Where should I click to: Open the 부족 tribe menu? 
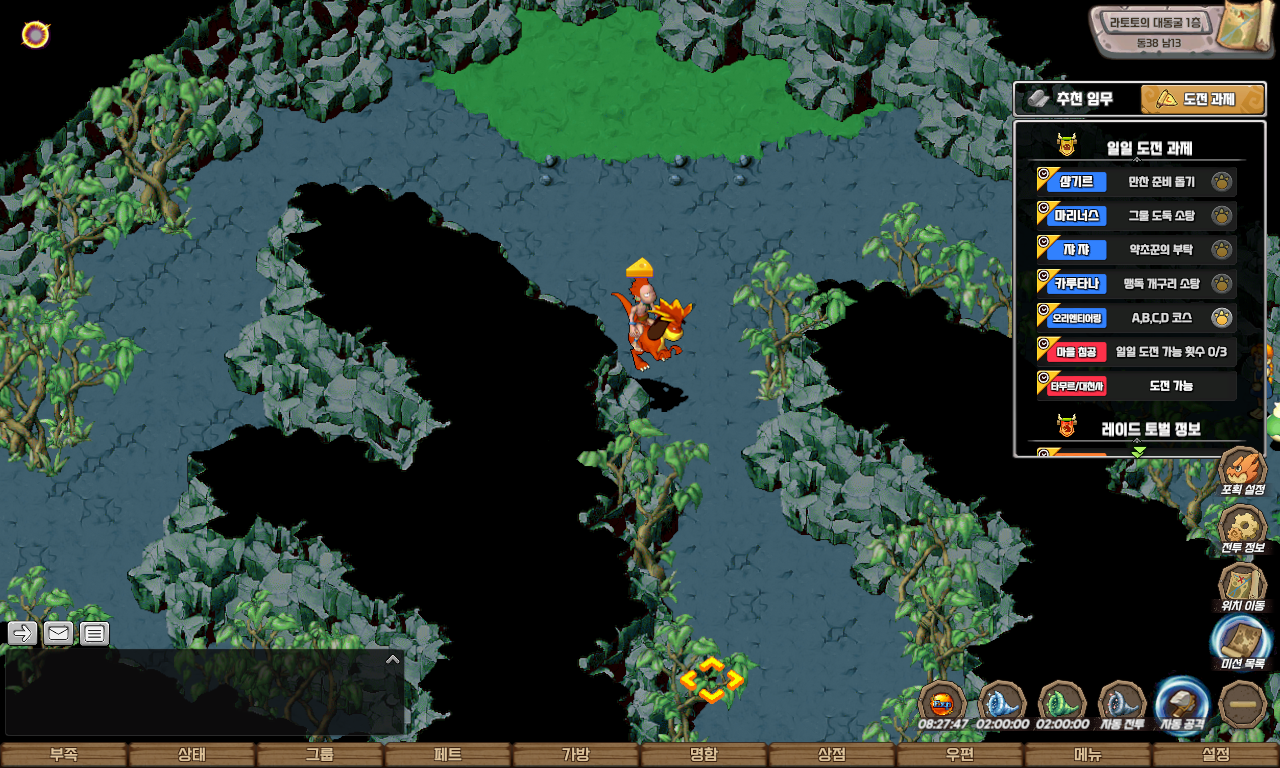point(64,755)
